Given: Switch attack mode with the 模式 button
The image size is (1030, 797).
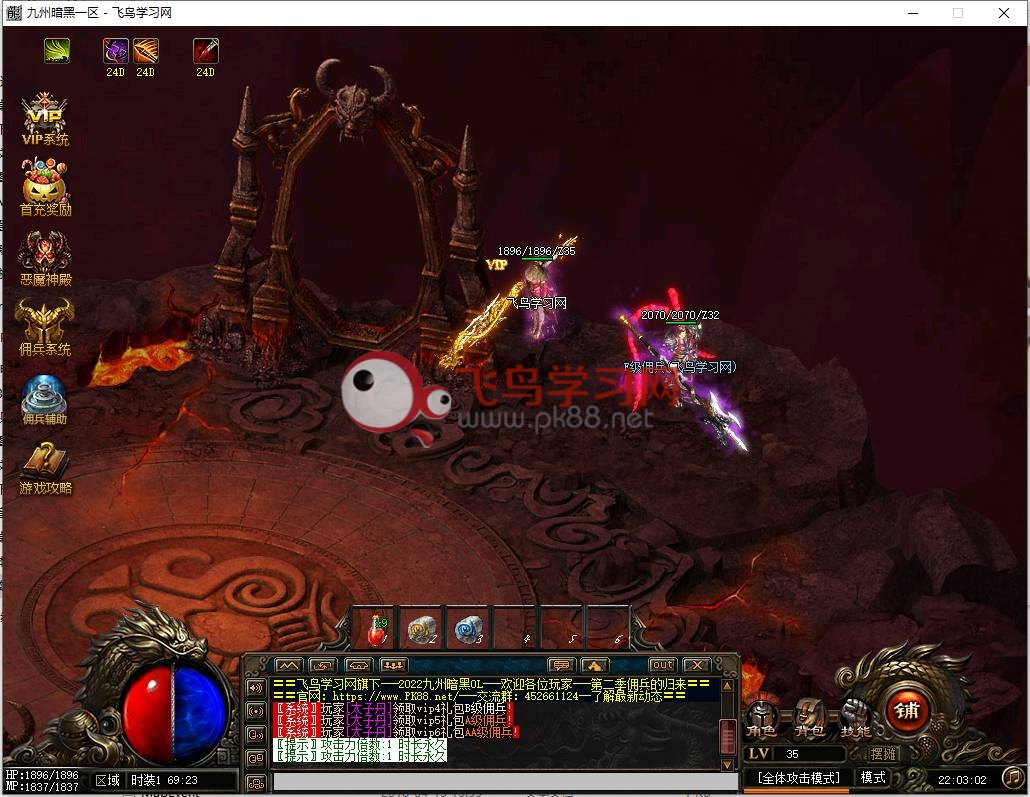Looking at the screenshot, I should tap(873, 777).
